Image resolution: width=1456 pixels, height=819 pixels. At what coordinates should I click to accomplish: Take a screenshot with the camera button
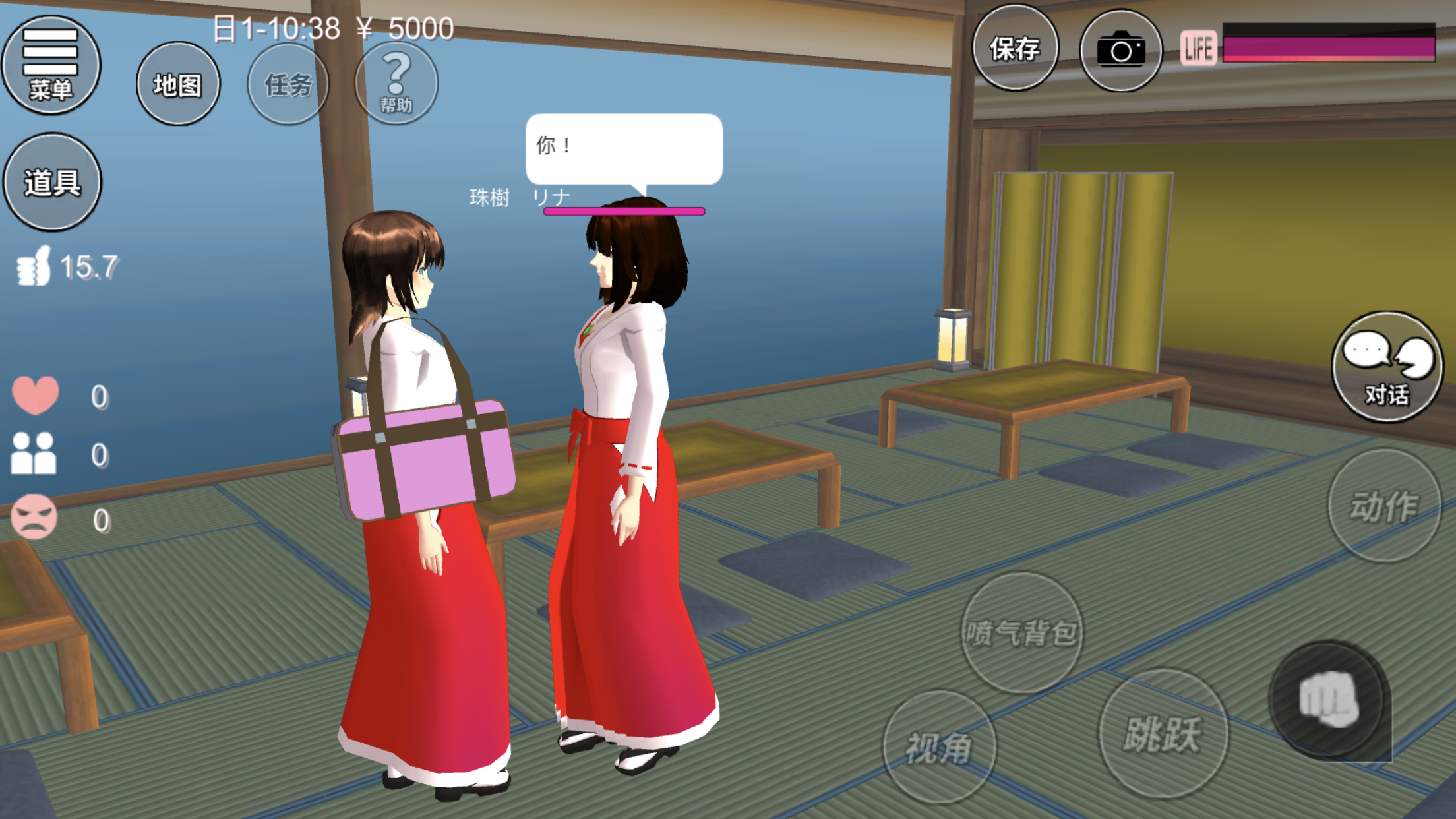pos(1120,50)
